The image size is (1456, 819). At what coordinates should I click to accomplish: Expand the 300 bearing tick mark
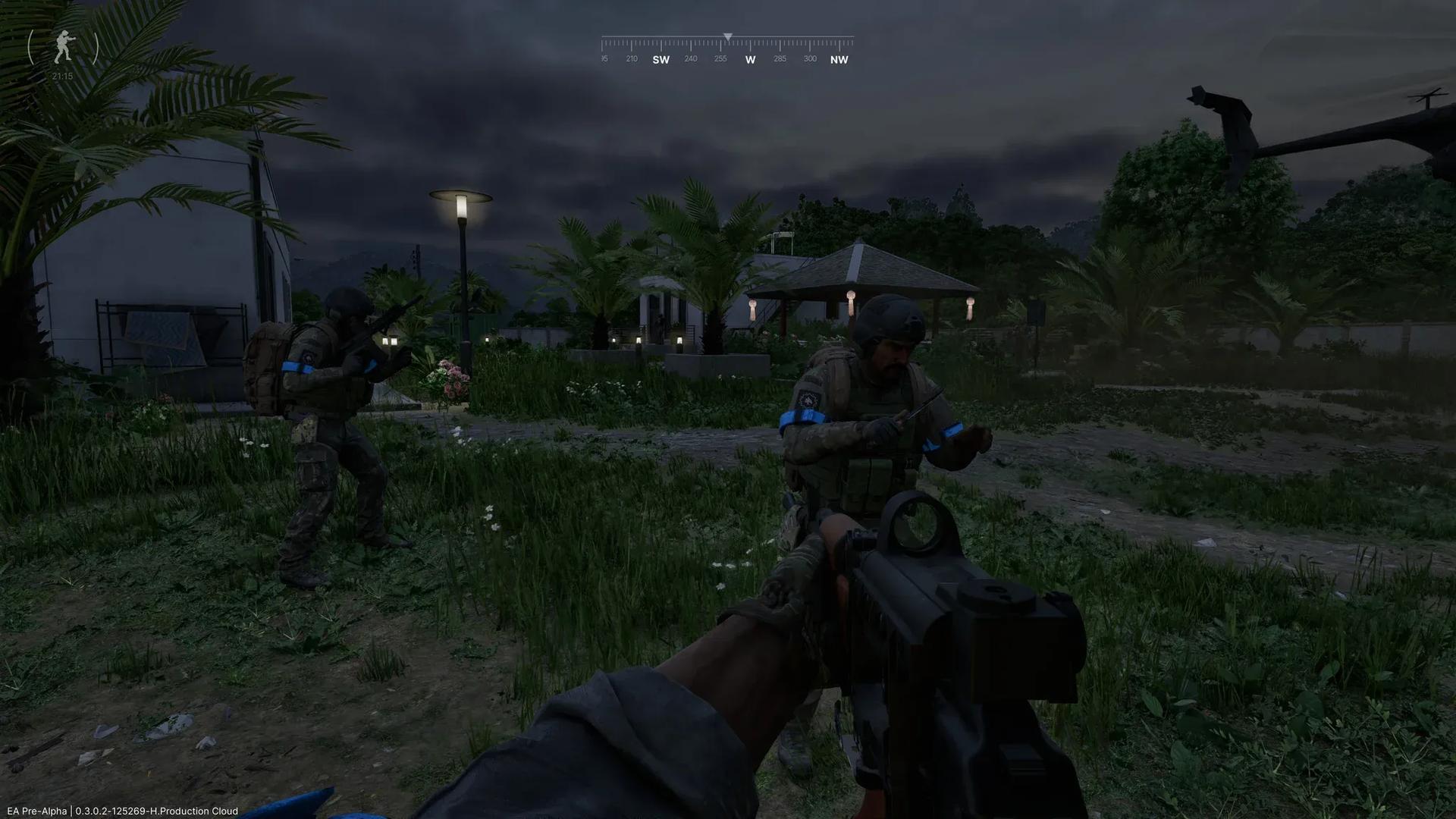pyautogui.click(x=808, y=58)
